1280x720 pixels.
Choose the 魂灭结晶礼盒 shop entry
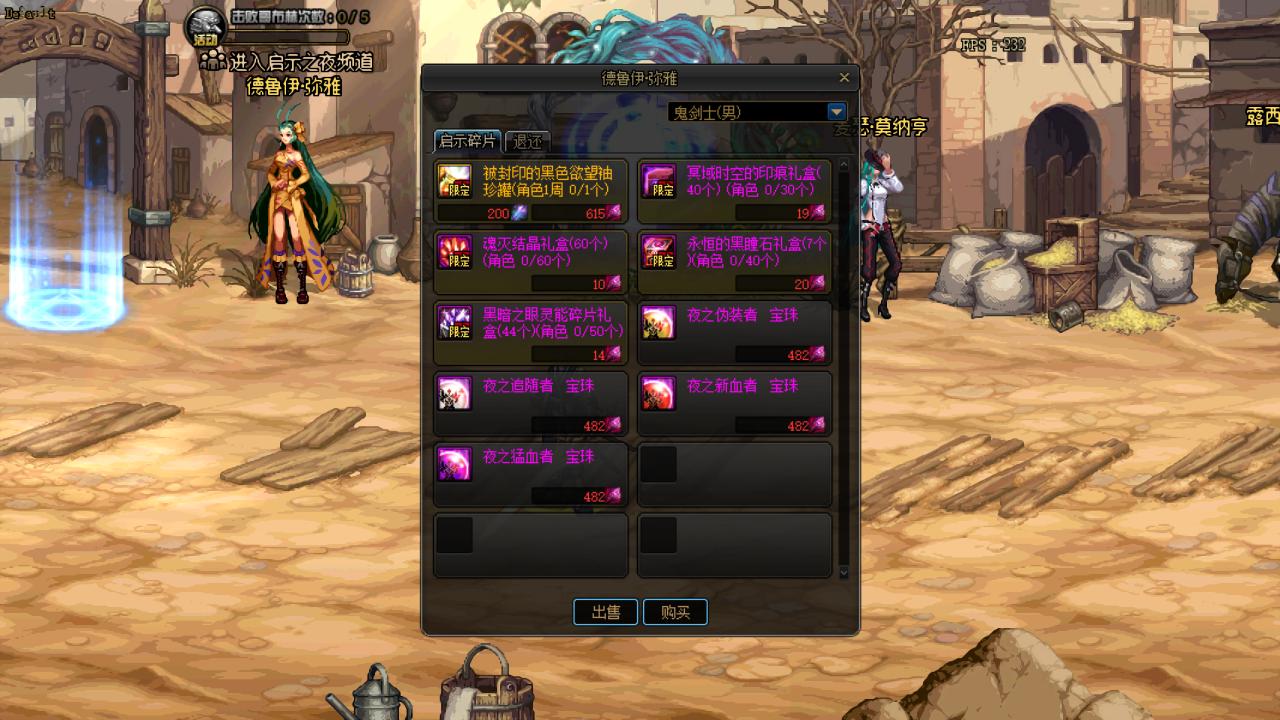point(531,262)
